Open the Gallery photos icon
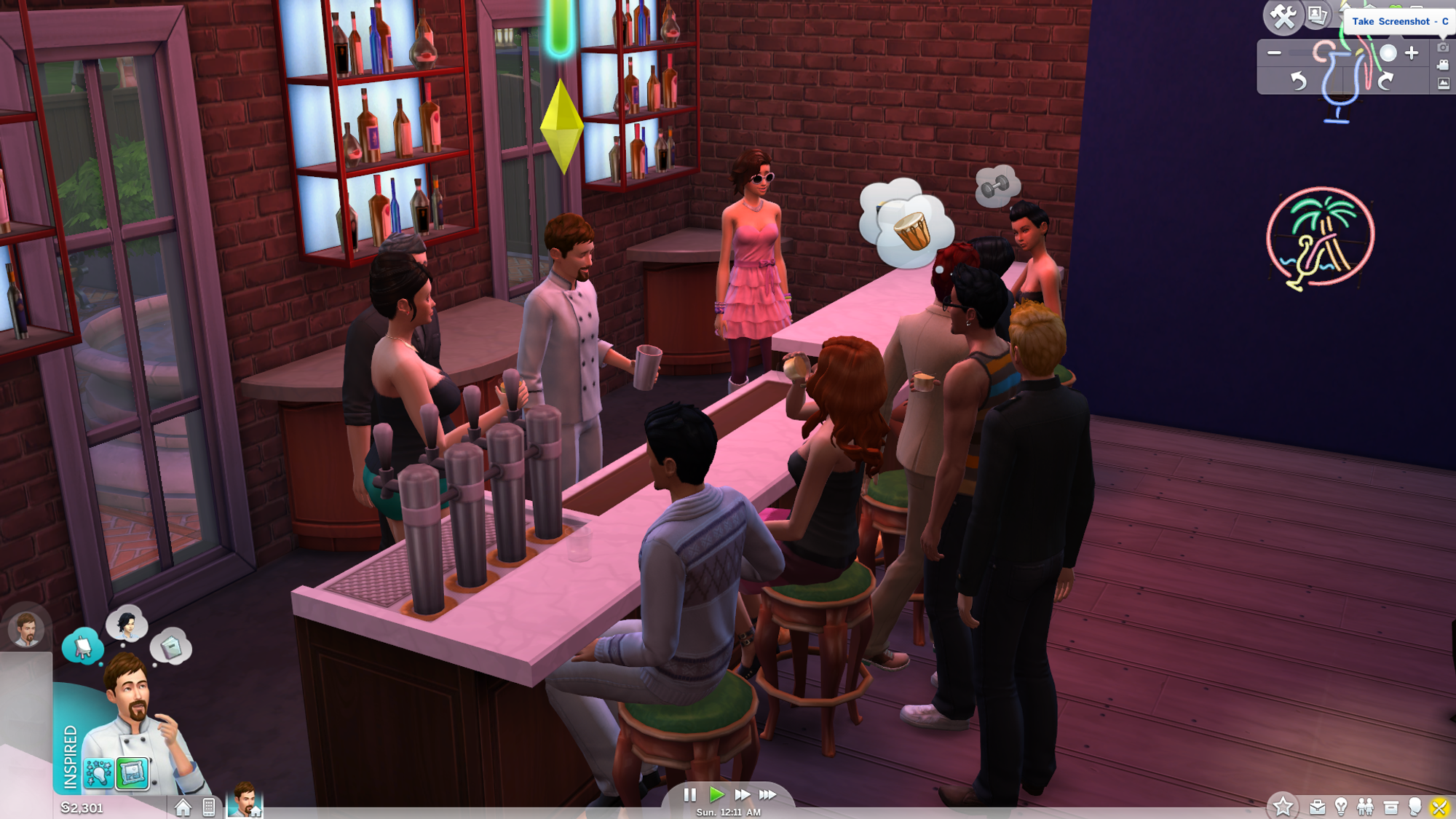 pos(1317,15)
